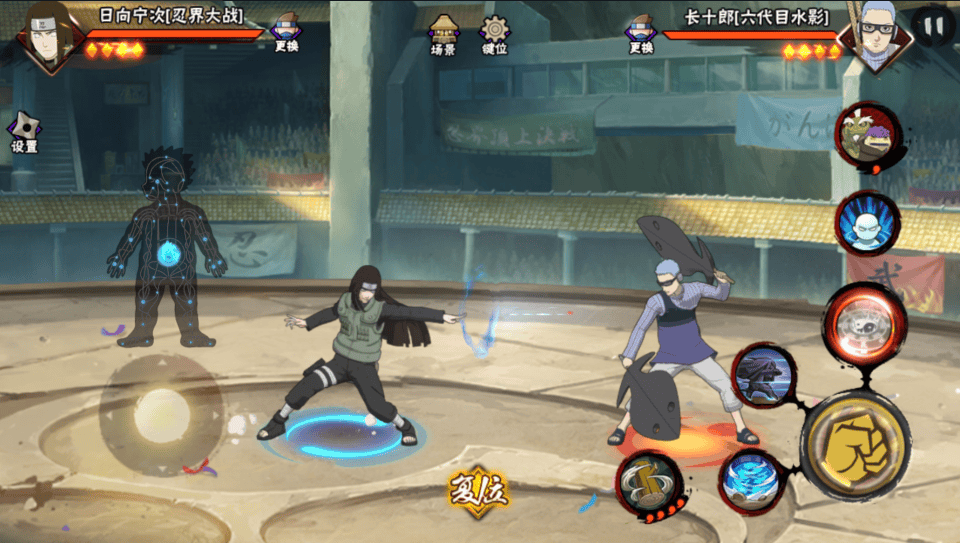Use the blue swirling rotation skill

752,481
